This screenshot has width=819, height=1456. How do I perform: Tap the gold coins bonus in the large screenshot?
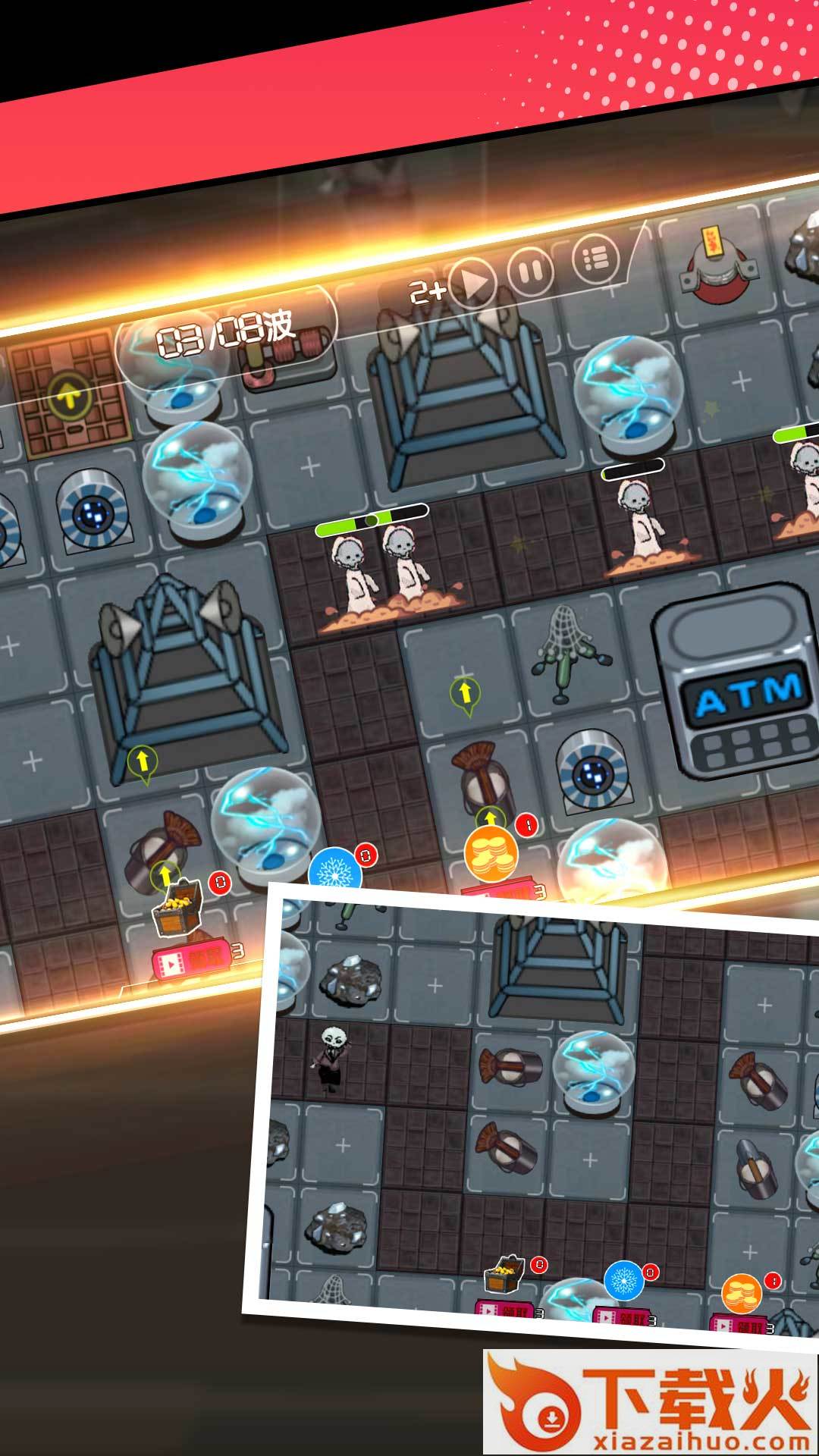(x=491, y=853)
